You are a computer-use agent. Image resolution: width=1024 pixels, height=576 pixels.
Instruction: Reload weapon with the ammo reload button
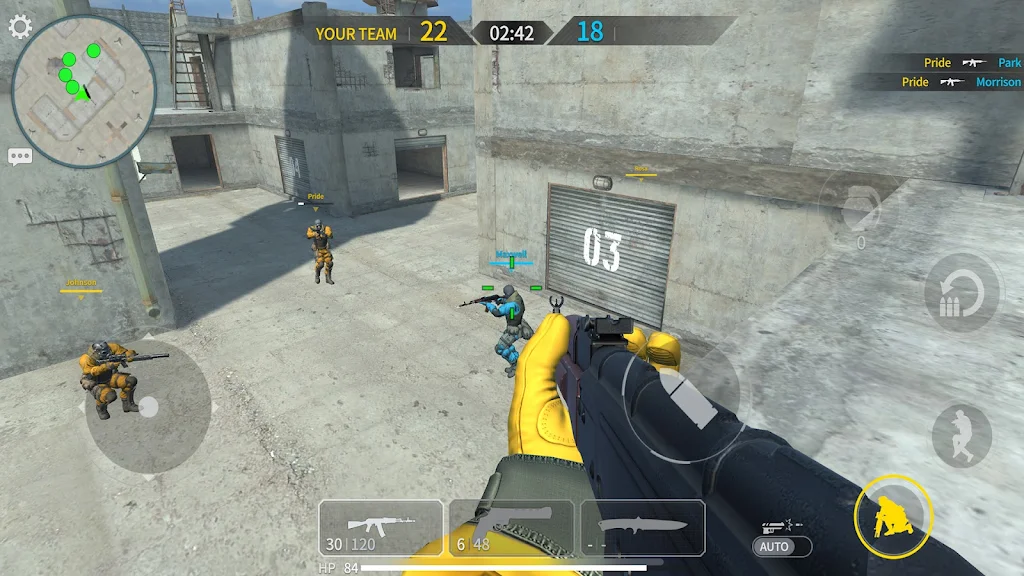pyautogui.click(x=961, y=293)
